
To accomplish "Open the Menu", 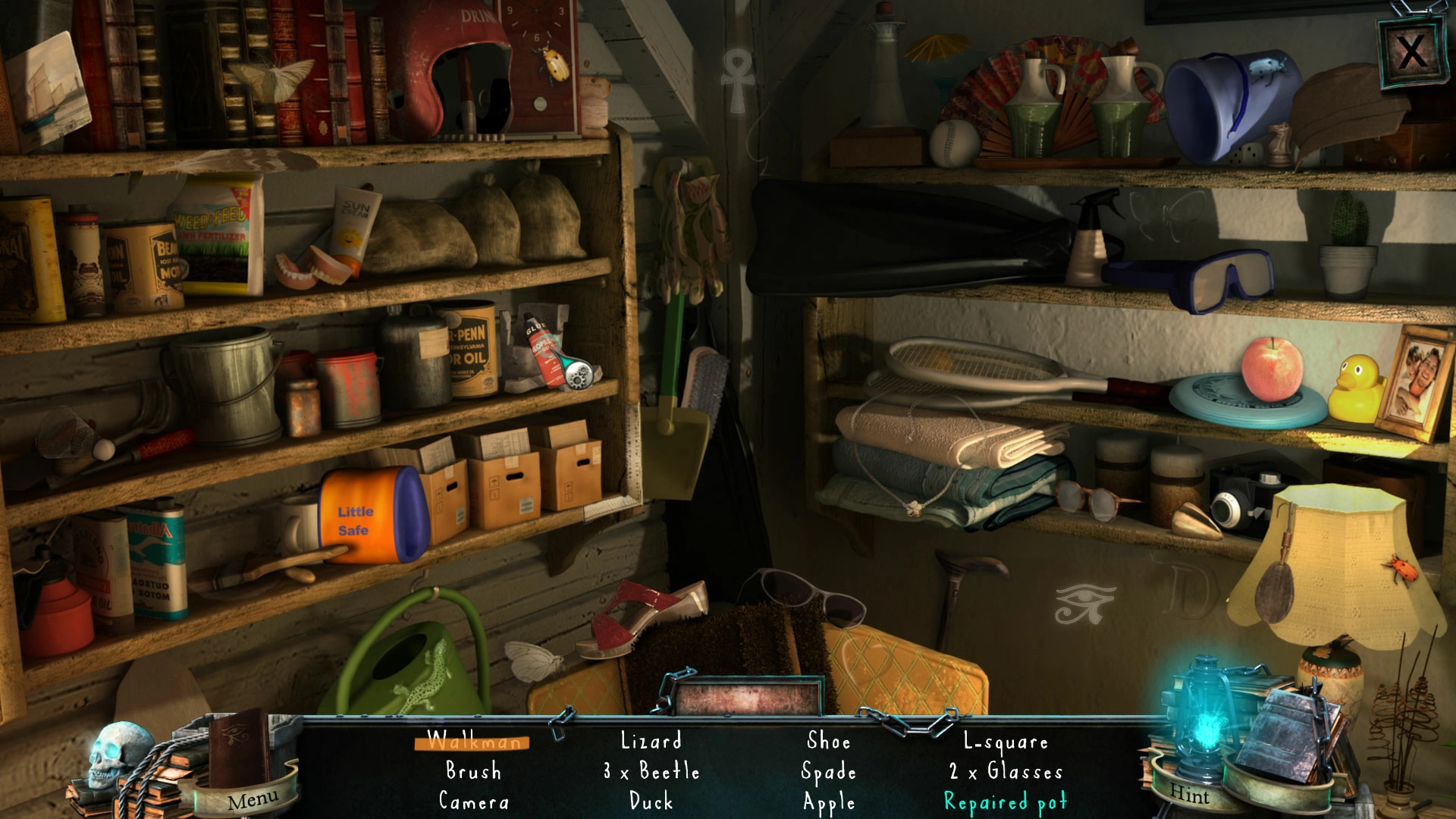I will [x=252, y=799].
